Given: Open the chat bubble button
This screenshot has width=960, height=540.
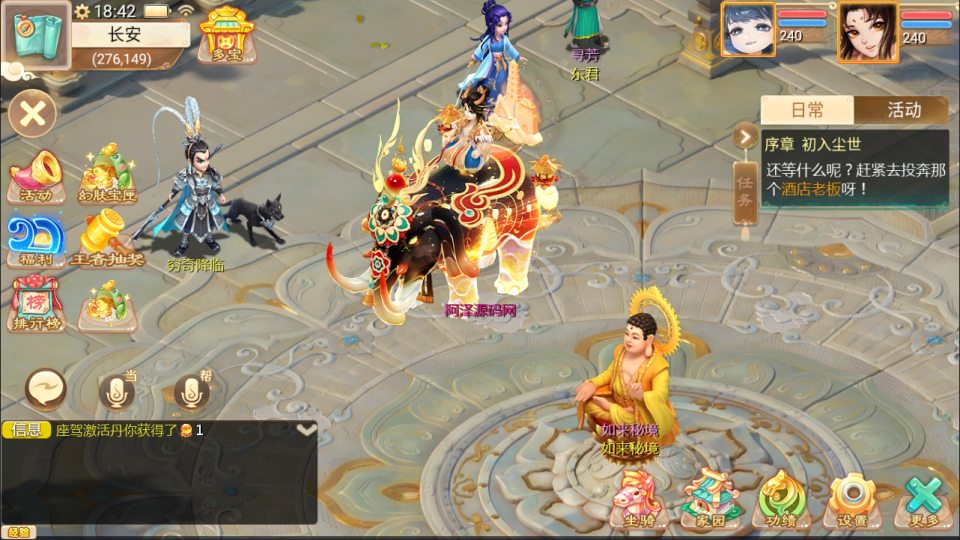Looking at the screenshot, I should coord(46,386).
